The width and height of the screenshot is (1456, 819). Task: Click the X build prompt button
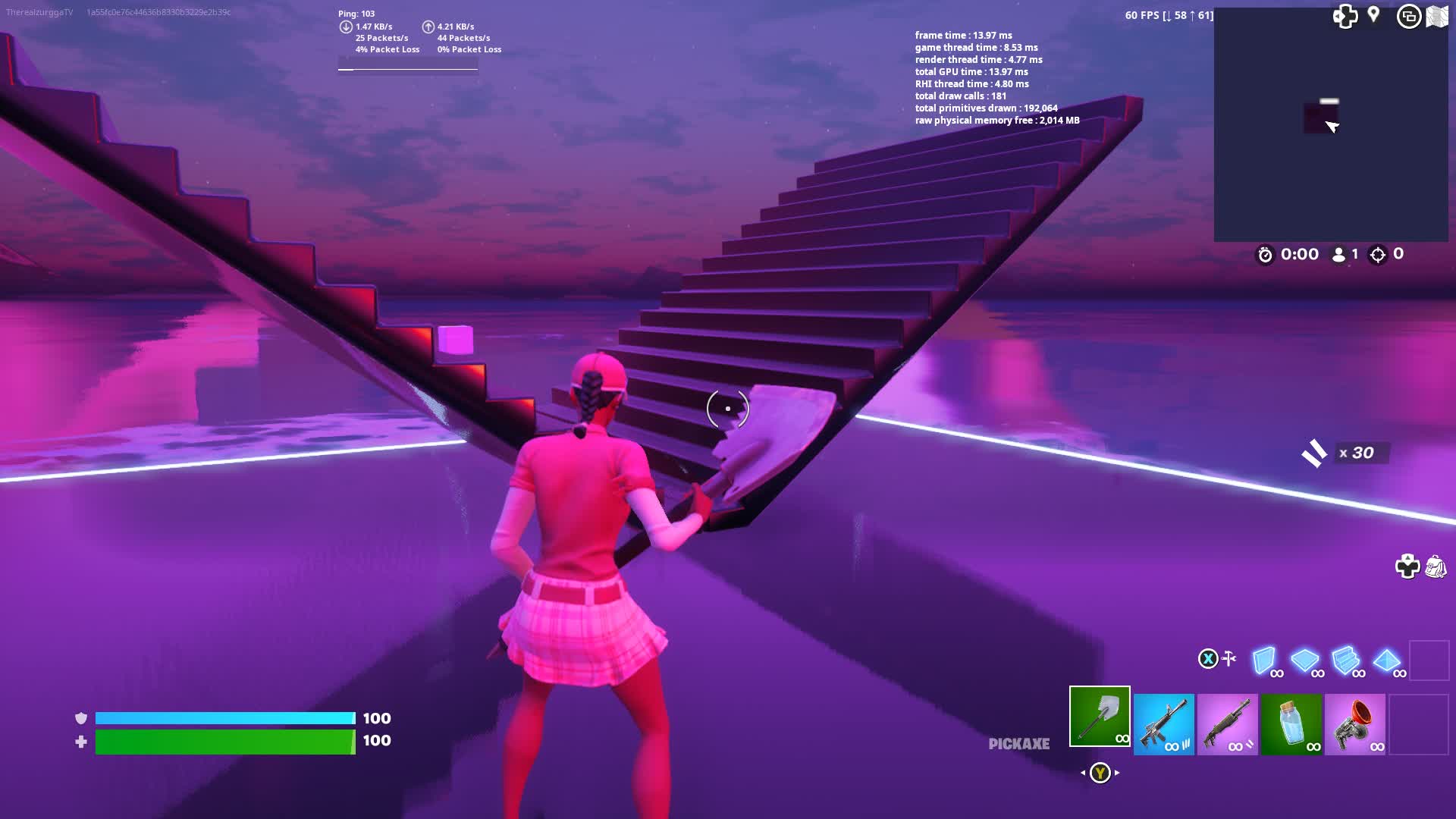[1208, 658]
